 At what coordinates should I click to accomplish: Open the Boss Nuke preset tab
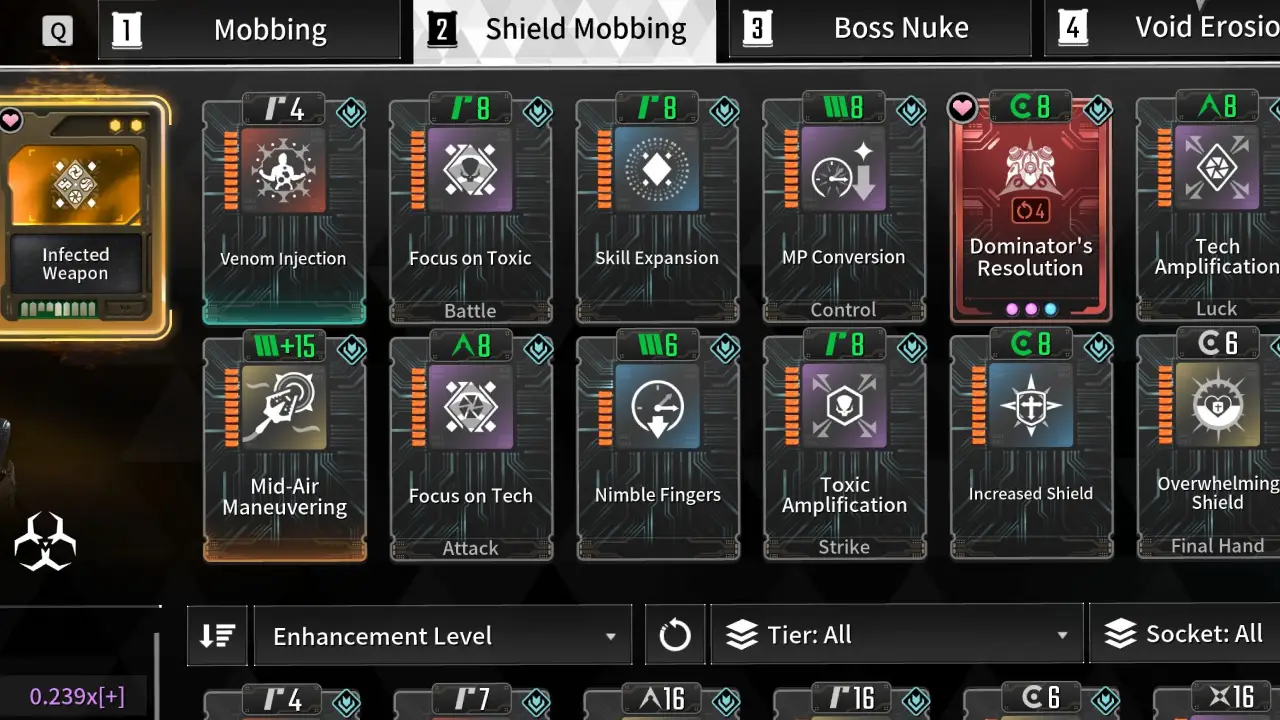880,29
